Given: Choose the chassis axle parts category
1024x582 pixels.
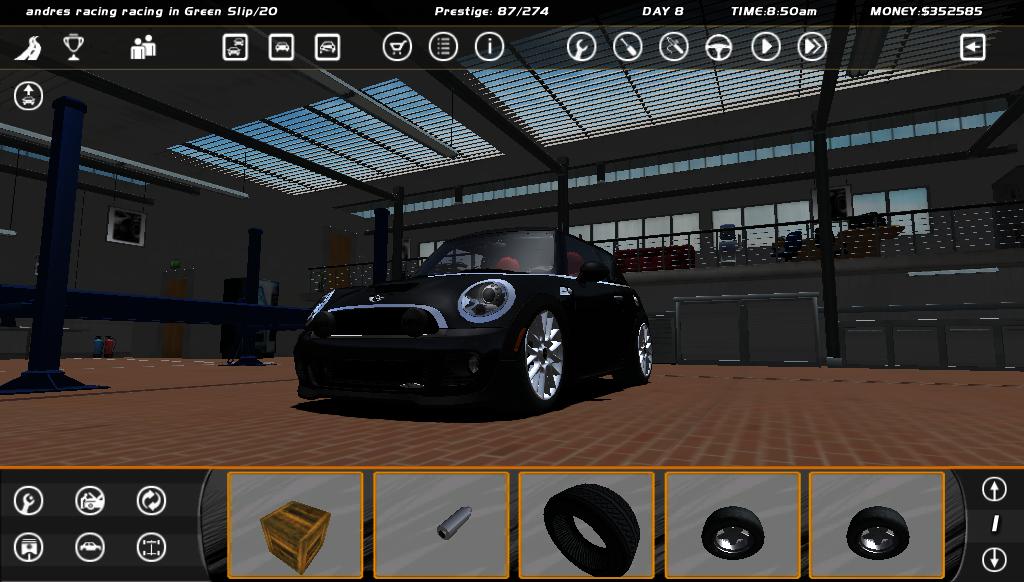Looking at the screenshot, I should 151,547.
